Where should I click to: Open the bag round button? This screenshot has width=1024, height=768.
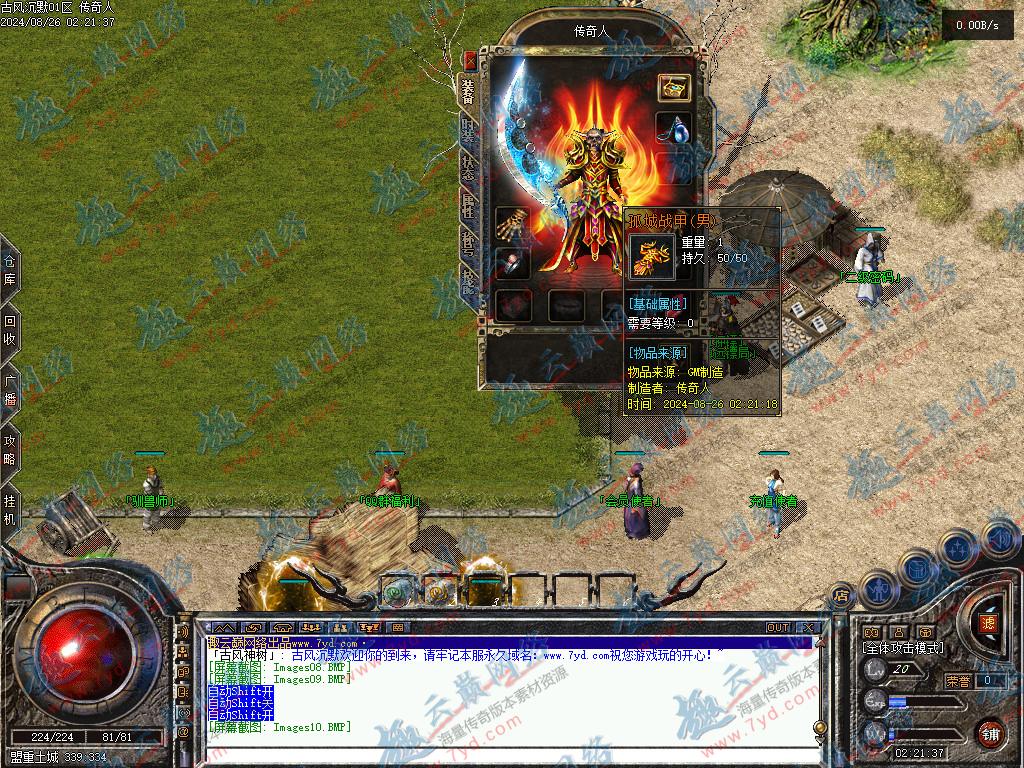pos(918,568)
